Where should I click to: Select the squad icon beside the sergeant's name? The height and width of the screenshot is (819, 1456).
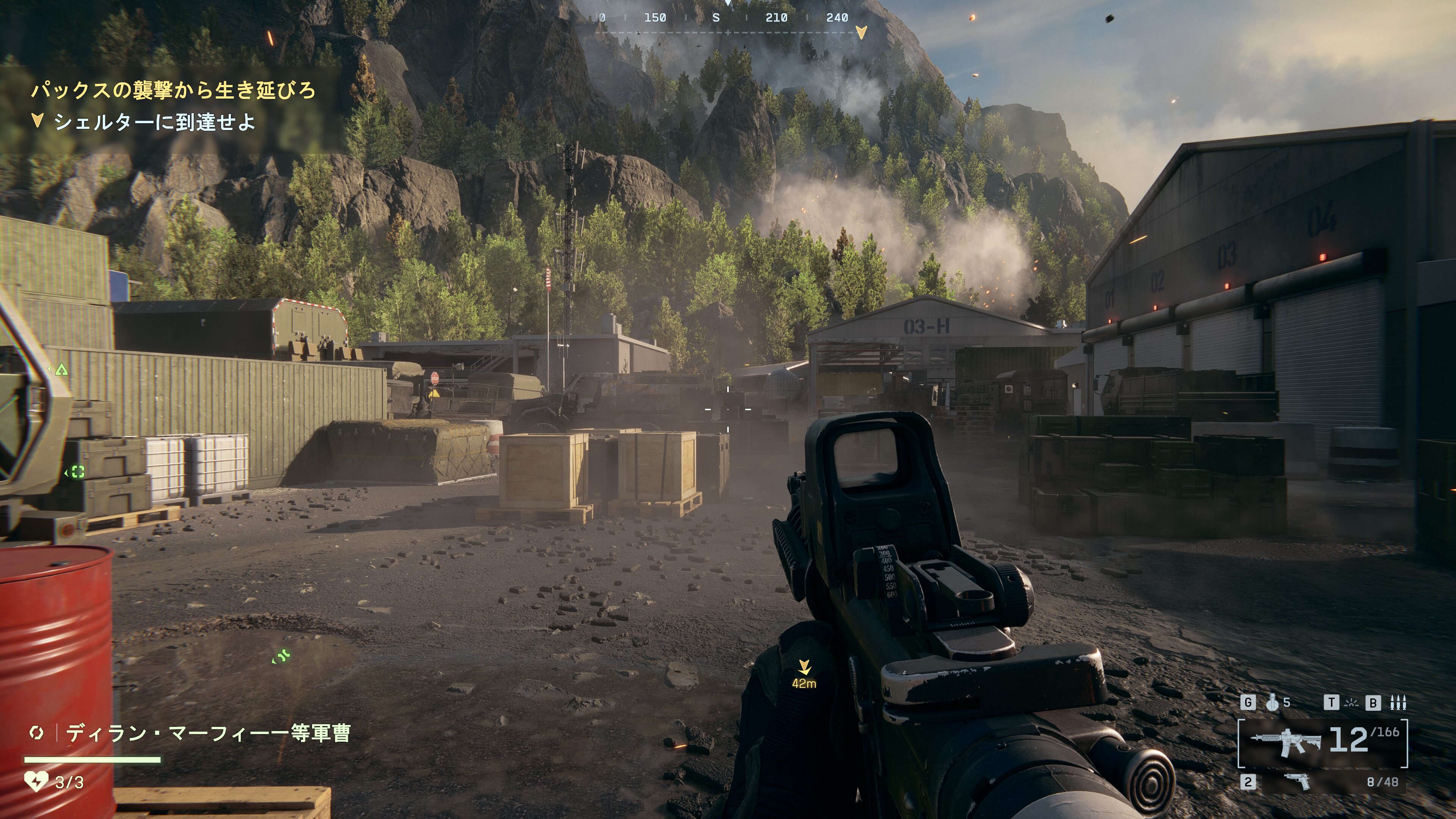36,733
